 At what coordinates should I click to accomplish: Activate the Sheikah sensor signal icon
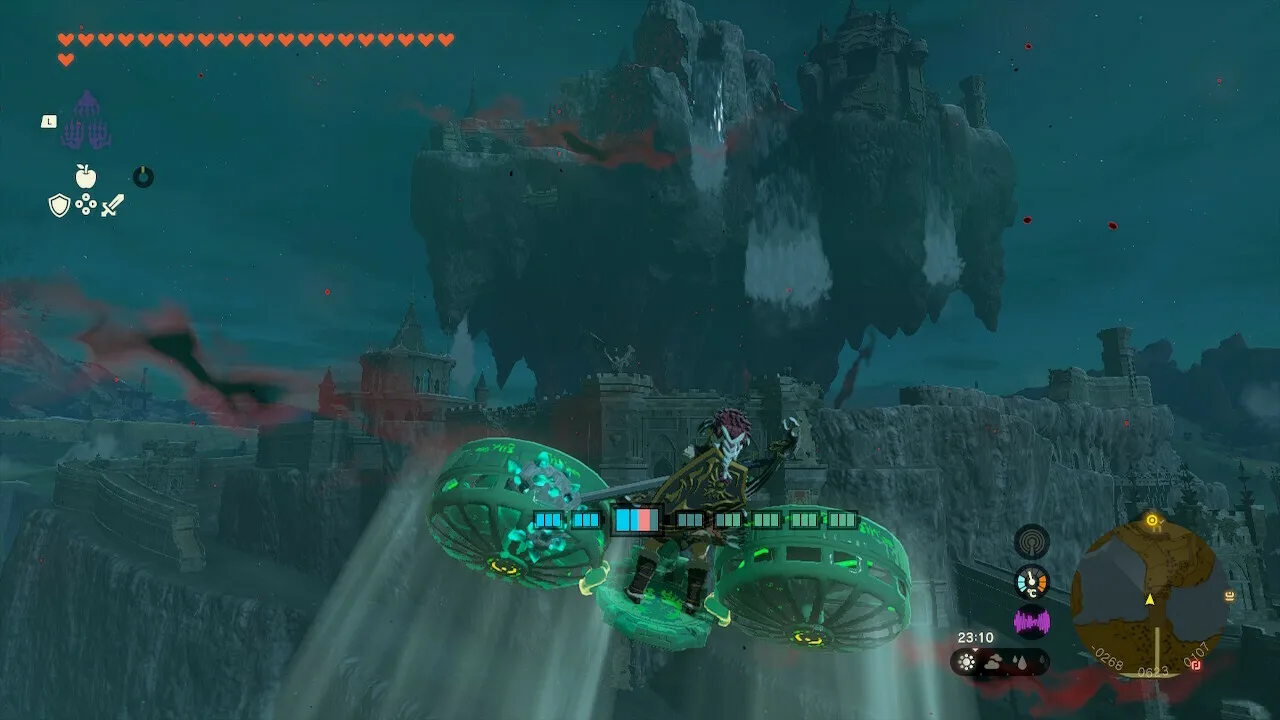(1031, 541)
